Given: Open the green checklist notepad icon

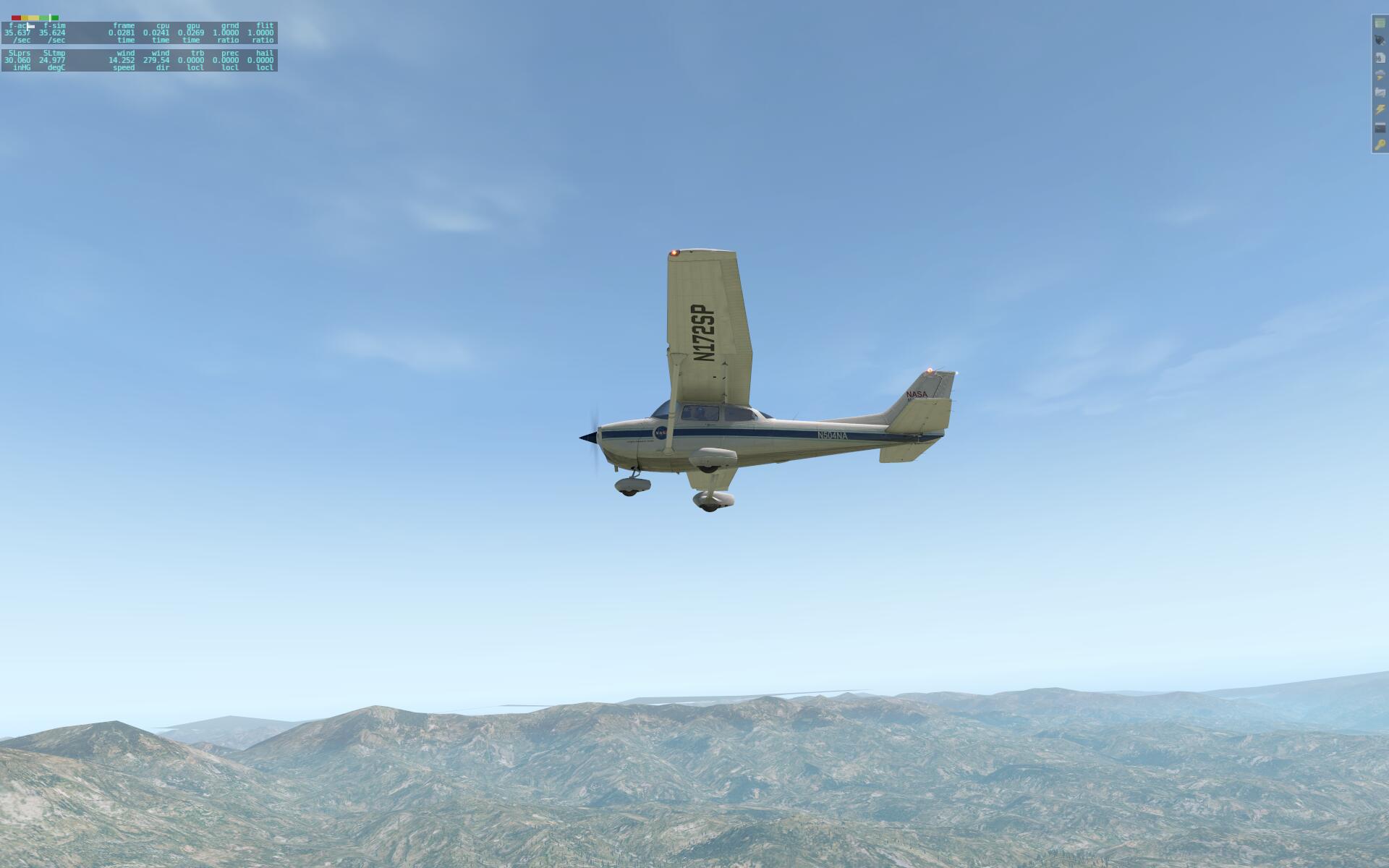Looking at the screenshot, I should pos(1378,24).
